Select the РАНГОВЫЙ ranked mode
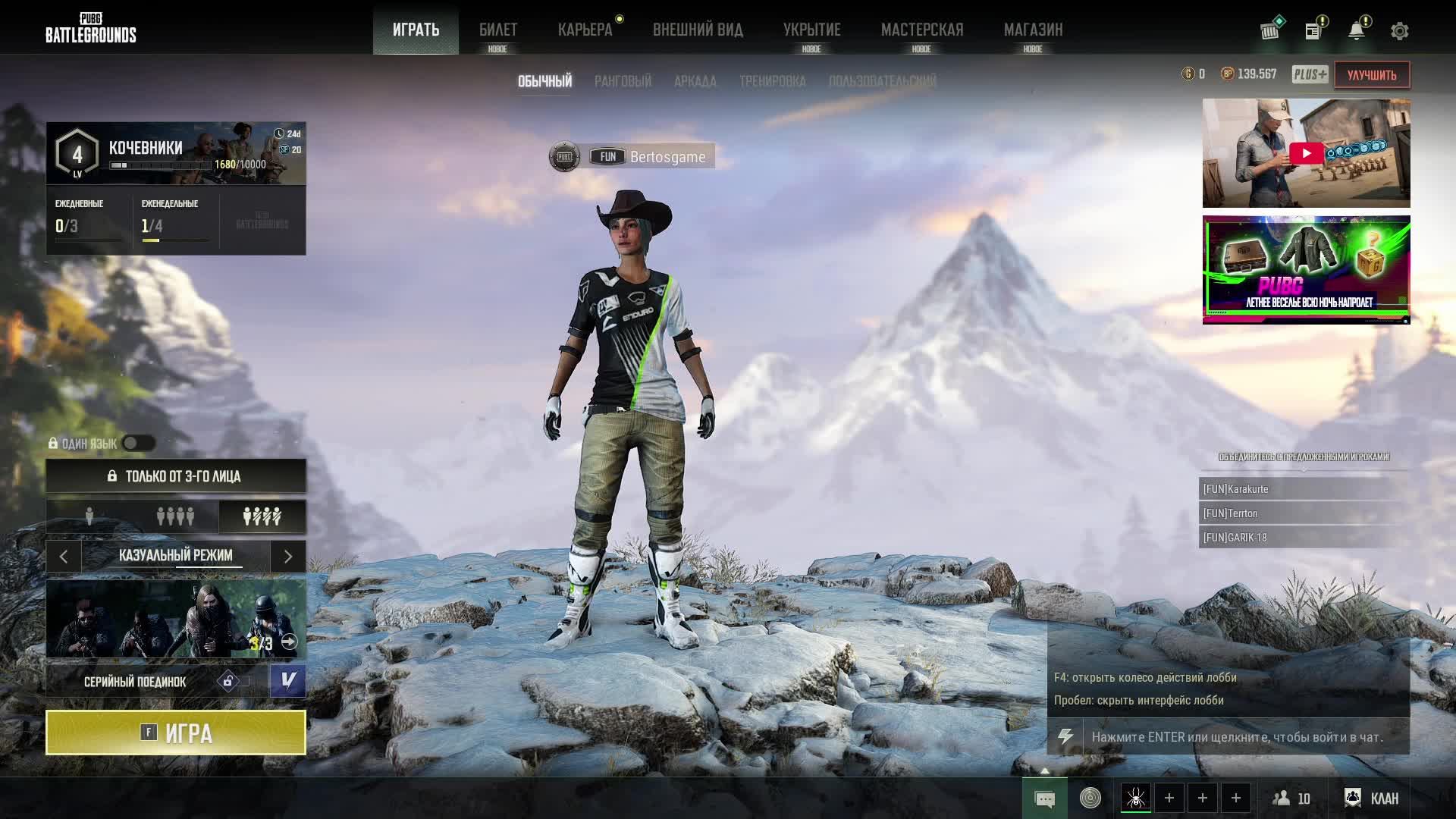Screen dimensions: 1456x819 [623, 81]
